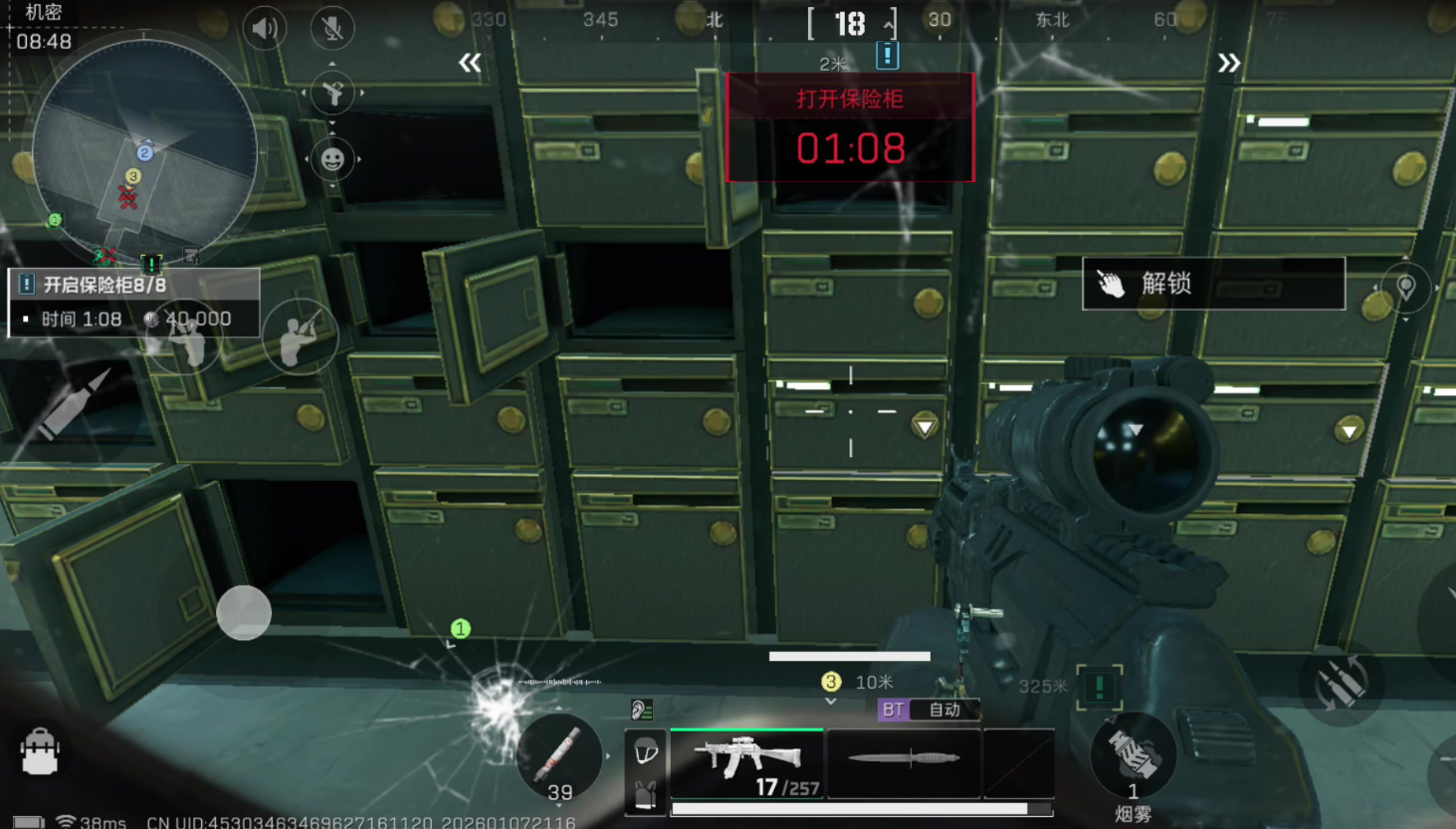Open the emote smiley face wheel

coord(332,158)
